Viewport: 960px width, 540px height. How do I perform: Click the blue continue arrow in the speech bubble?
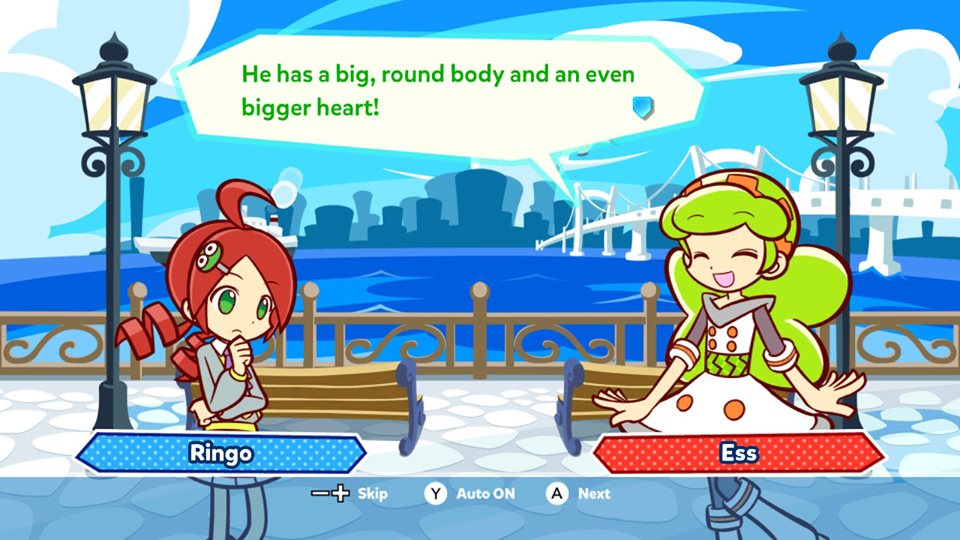click(x=642, y=105)
